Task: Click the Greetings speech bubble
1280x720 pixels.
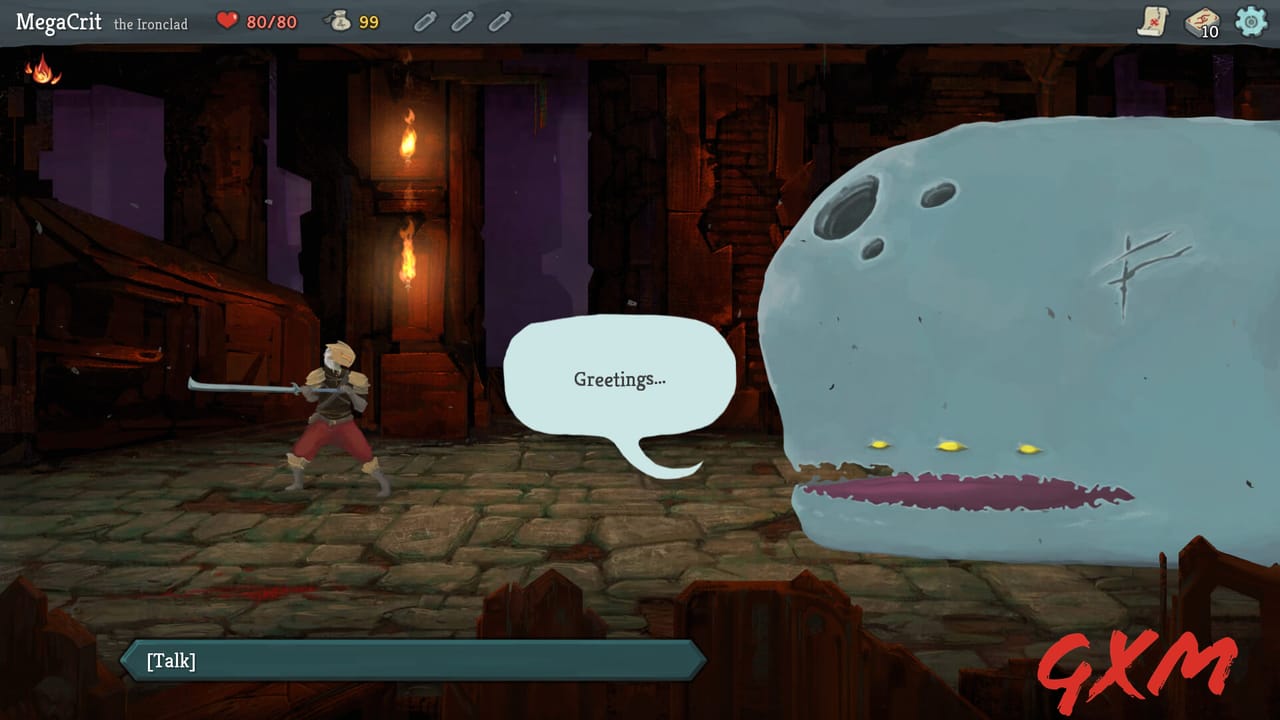Action: coord(620,378)
